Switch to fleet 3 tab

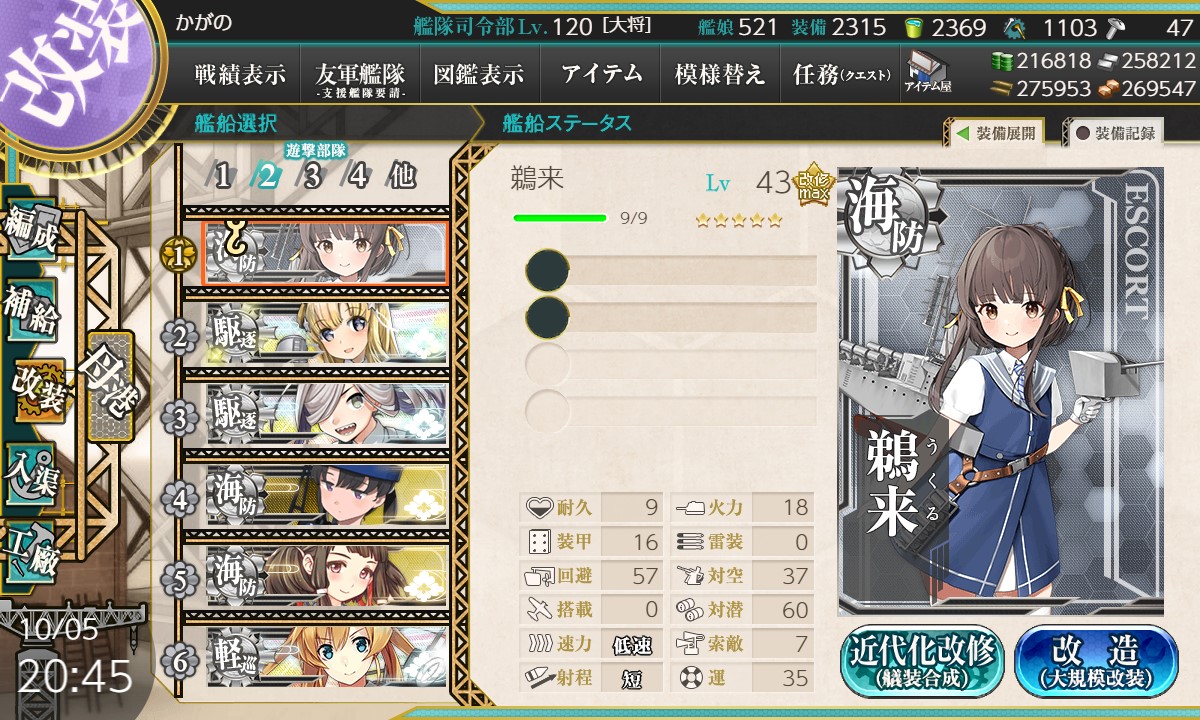(313, 177)
